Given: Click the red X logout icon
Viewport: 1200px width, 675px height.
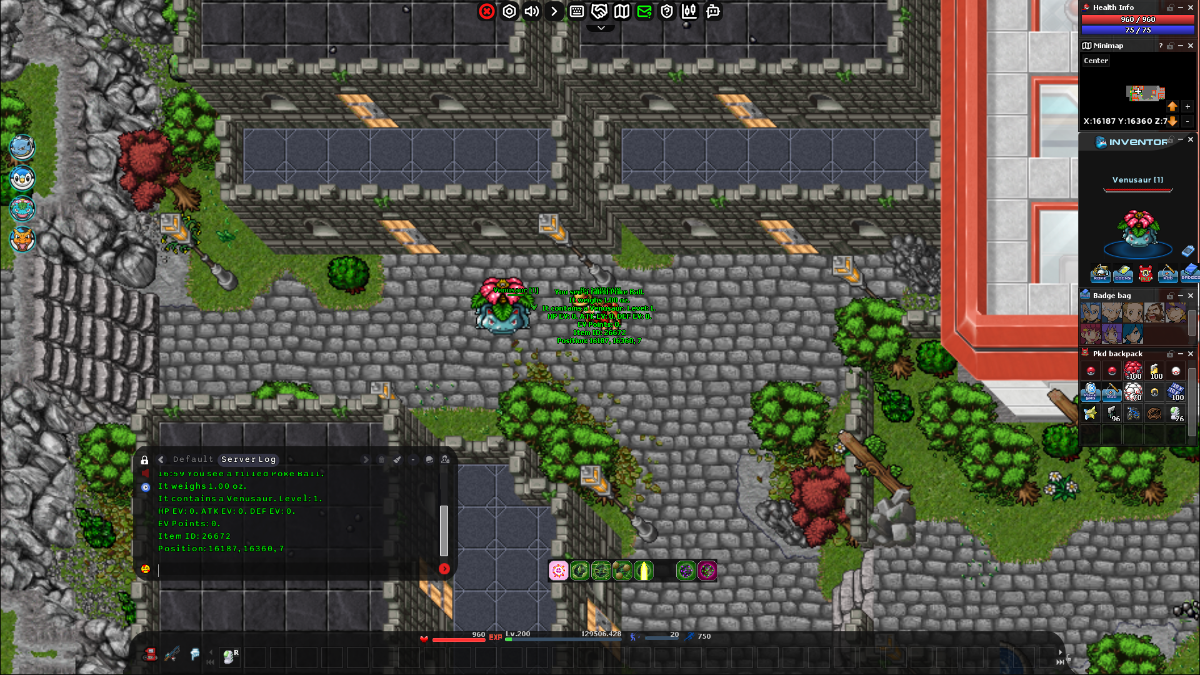Looking at the screenshot, I should coord(487,11).
